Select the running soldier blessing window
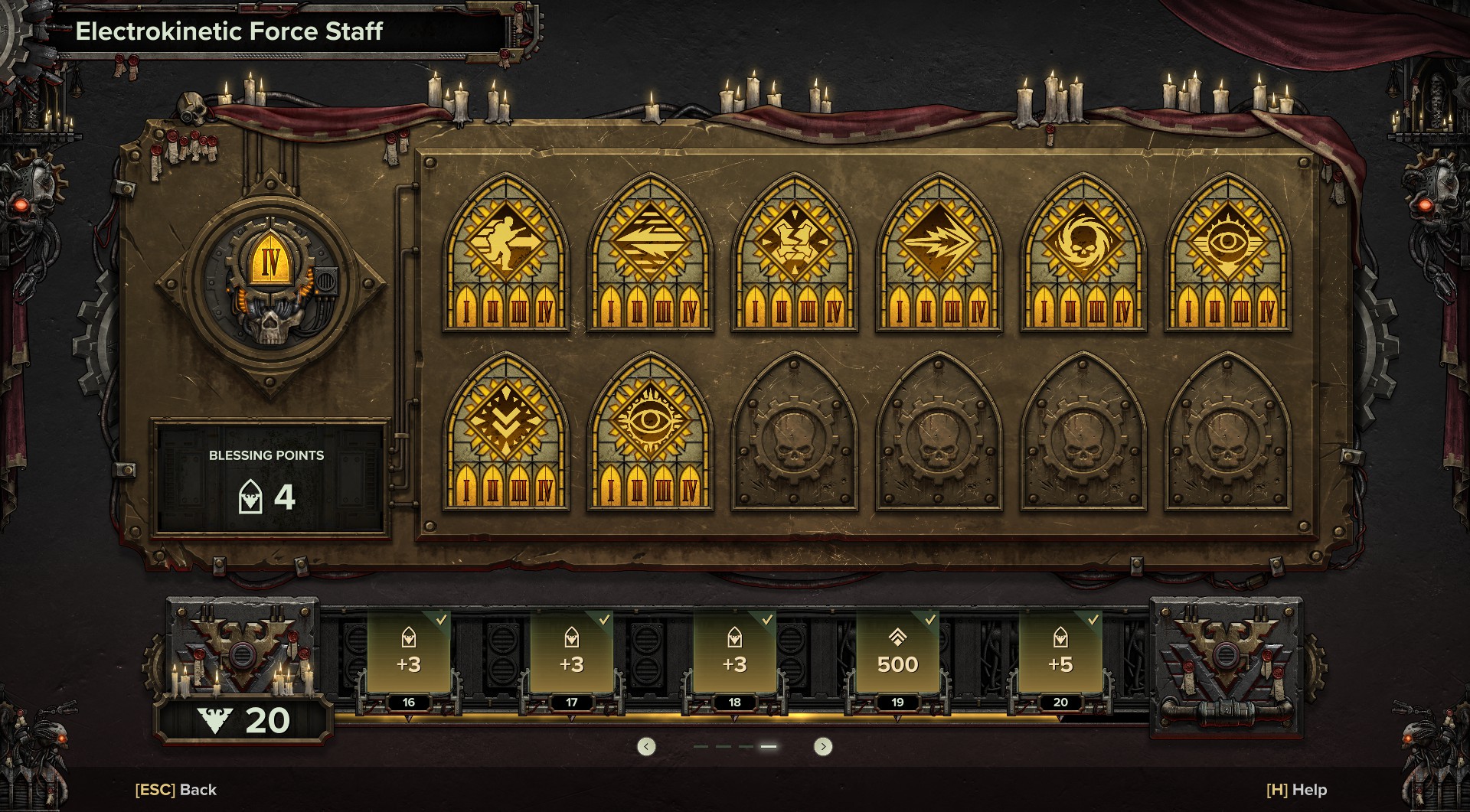This screenshot has height=812, width=1470. coord(505,253)
